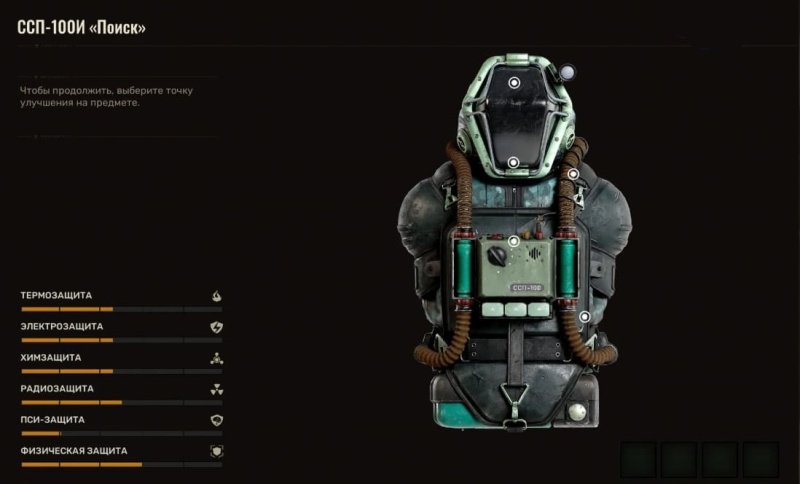Select the upgrade point on the shoulder hose

[573, 173]
